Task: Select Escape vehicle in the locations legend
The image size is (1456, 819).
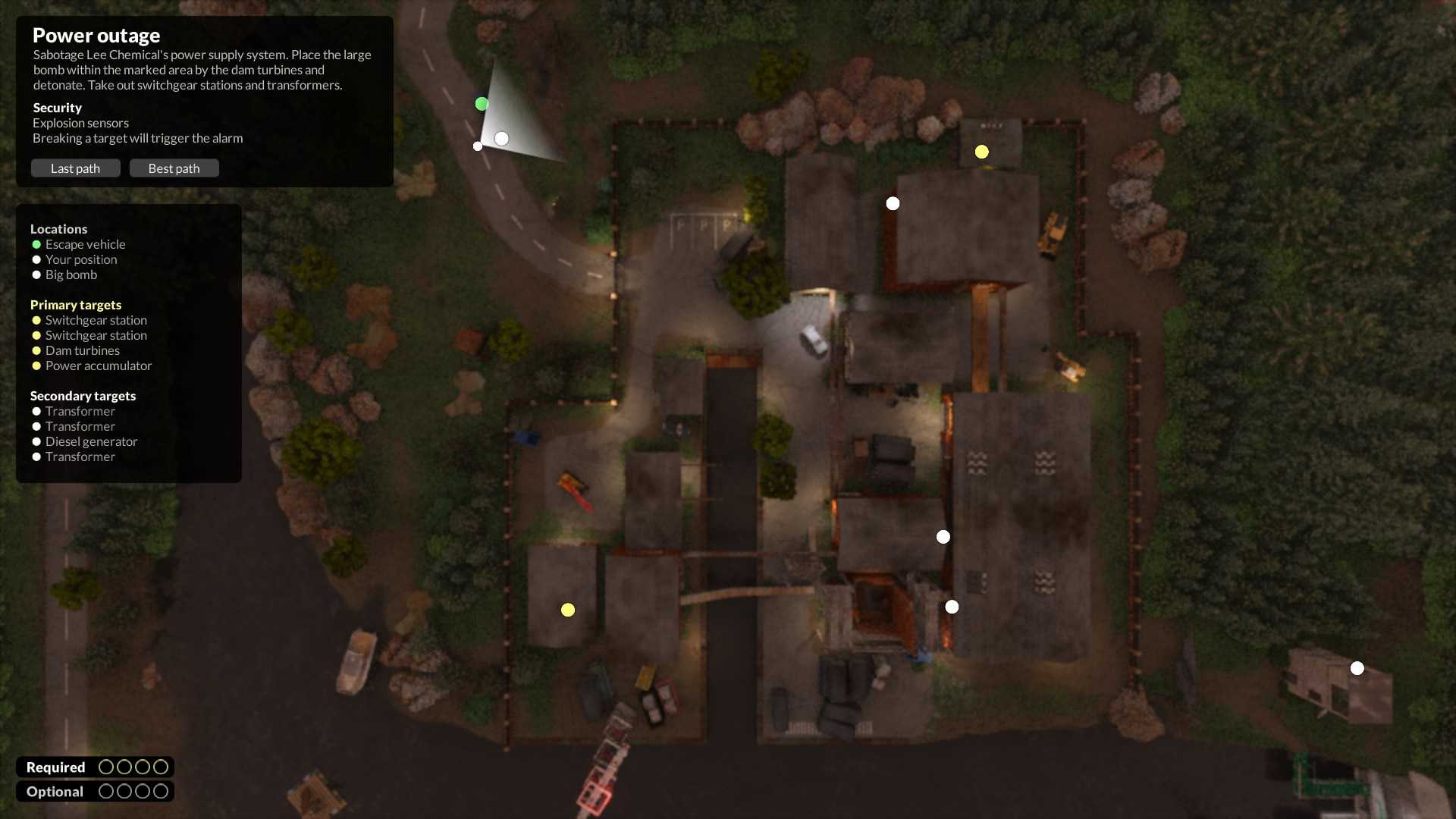Action: click(85, 244)
